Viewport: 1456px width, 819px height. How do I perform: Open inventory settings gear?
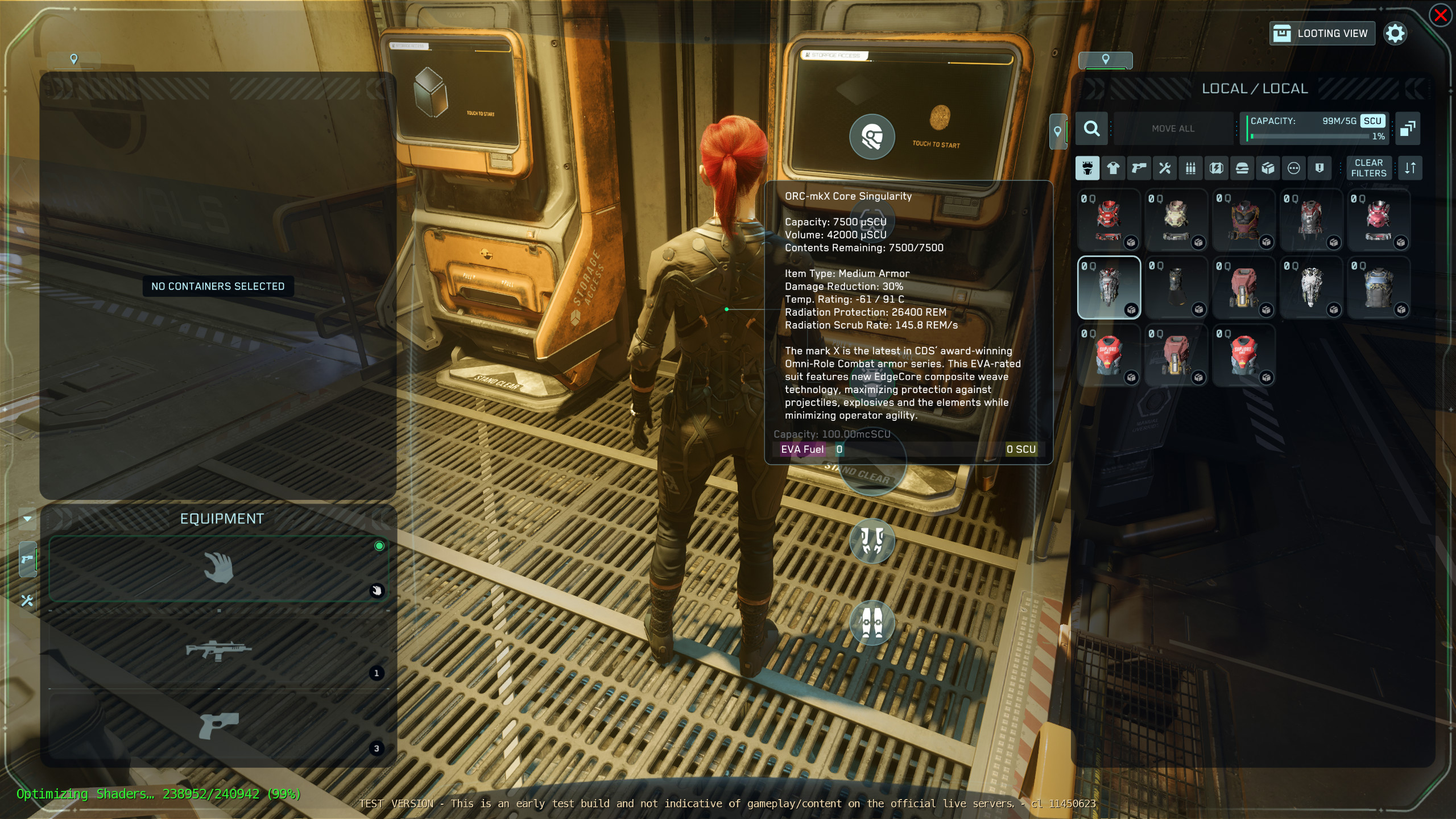[x=1395, y=34]
